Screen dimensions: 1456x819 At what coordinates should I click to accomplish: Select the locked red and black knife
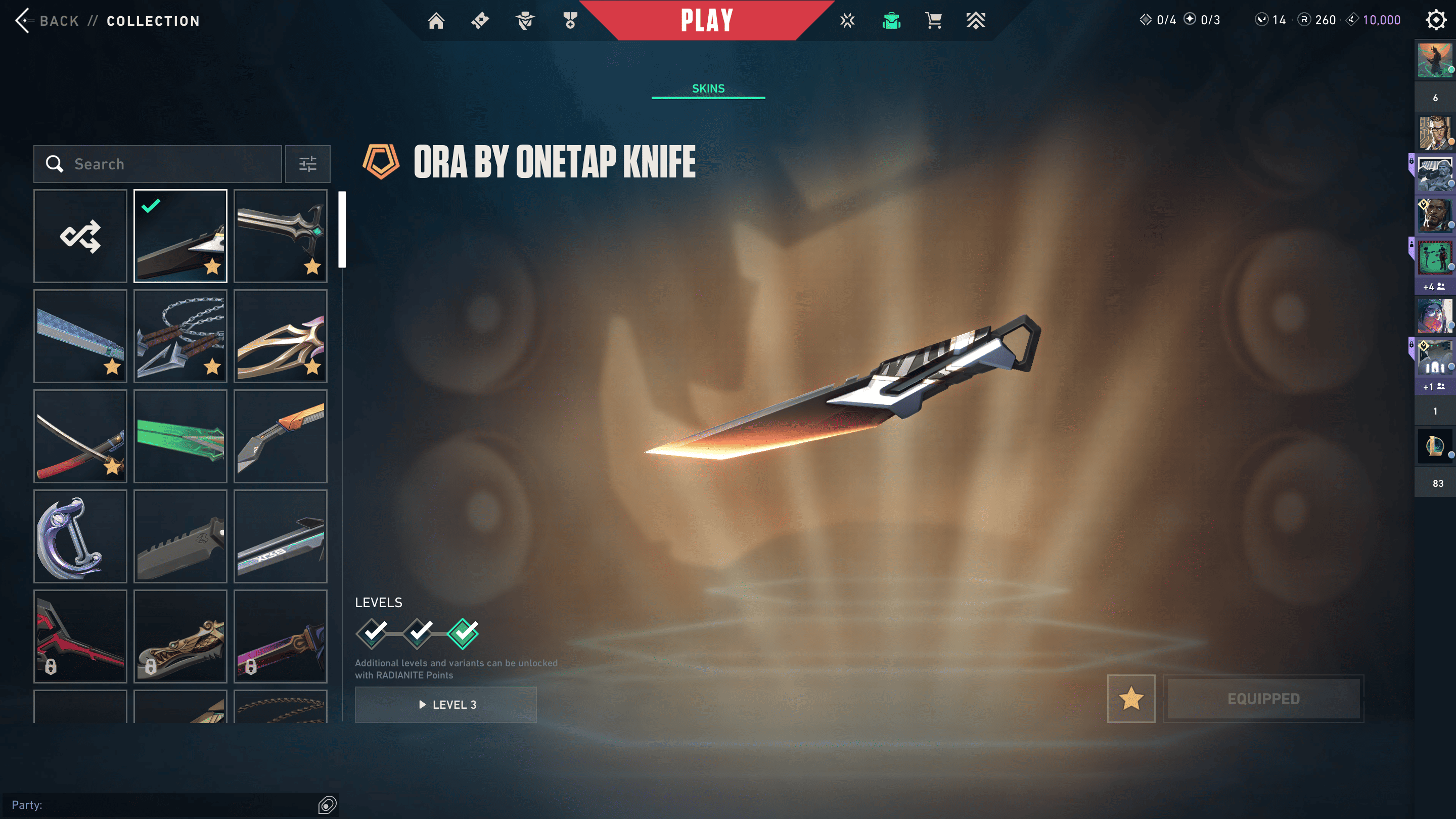(x=80, y=636)
